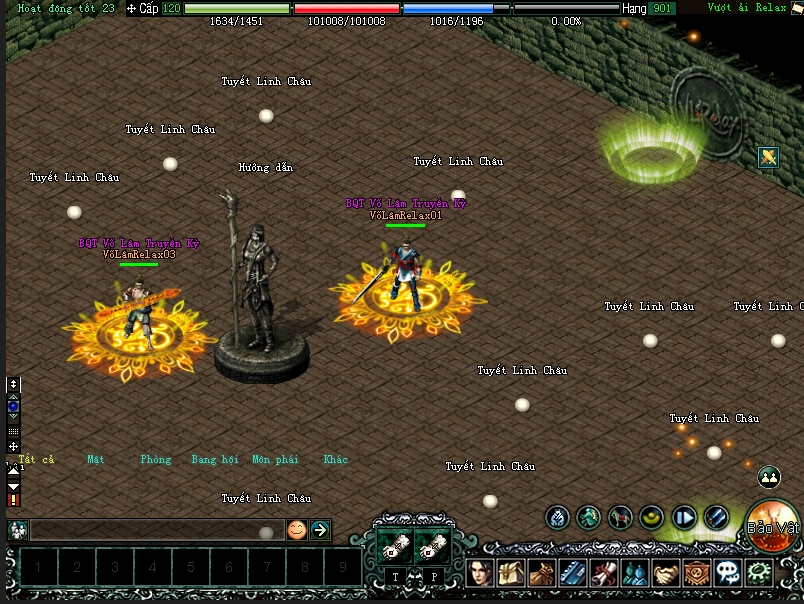Open the horse mount icon
Screen dimensions: 804x604
pos(621,517)
